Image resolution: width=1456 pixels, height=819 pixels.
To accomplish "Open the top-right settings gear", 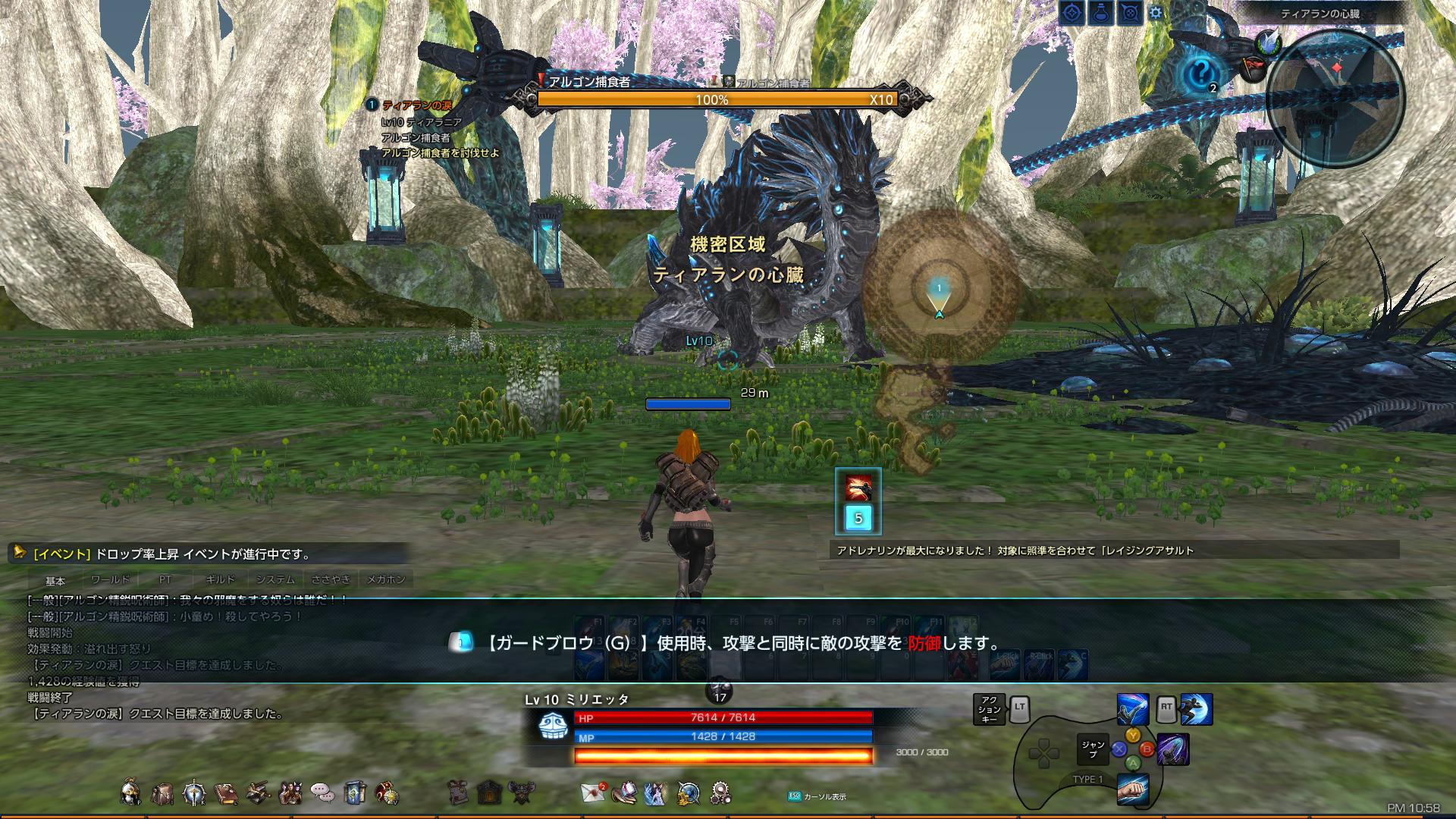I will coord(1156,12).
